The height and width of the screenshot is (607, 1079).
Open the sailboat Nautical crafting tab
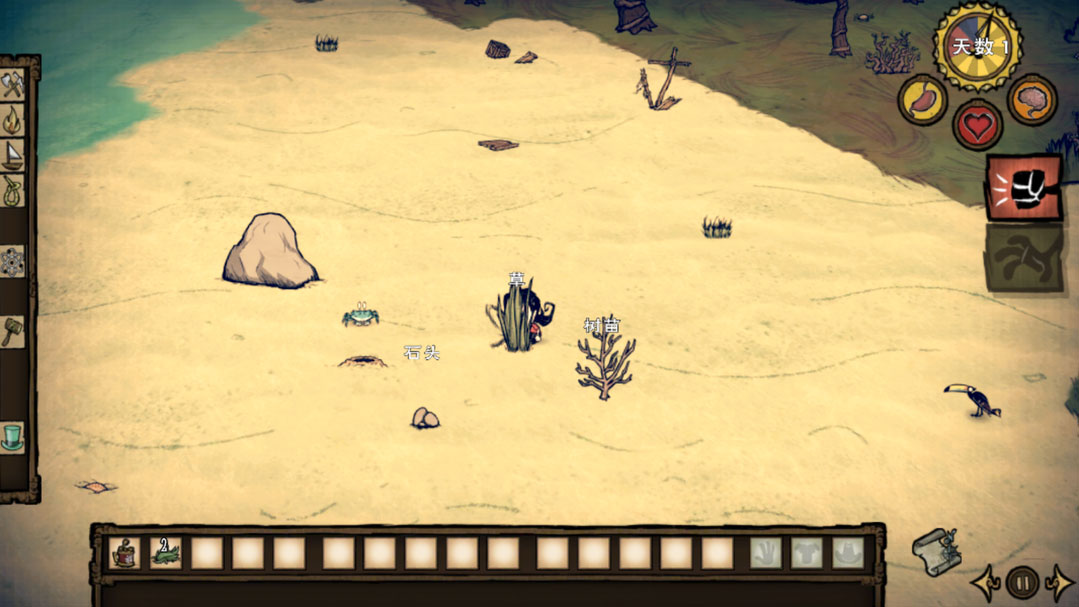(x=13, y=154)
